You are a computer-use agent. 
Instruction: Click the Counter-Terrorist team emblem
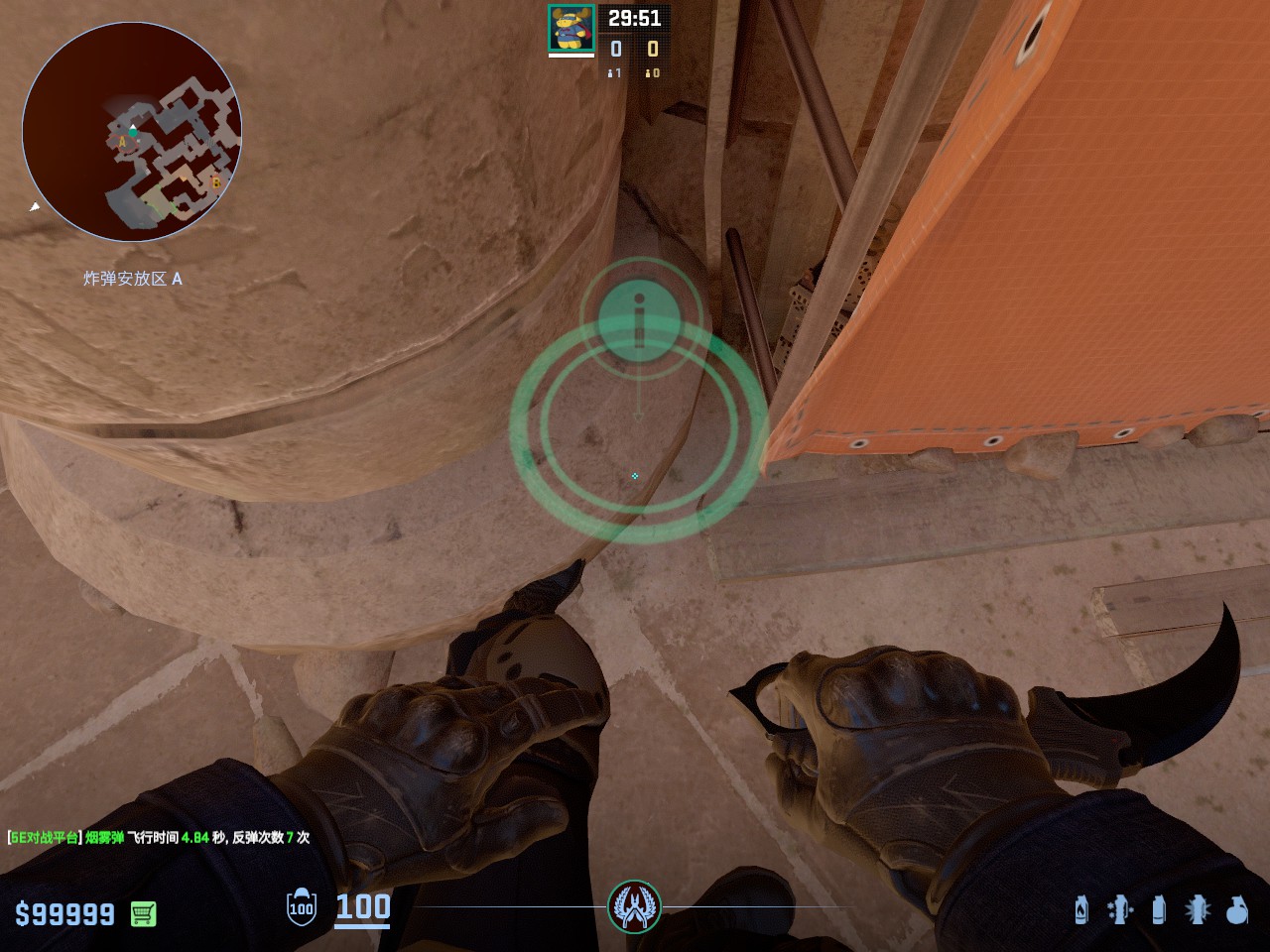tap(634, 906)
